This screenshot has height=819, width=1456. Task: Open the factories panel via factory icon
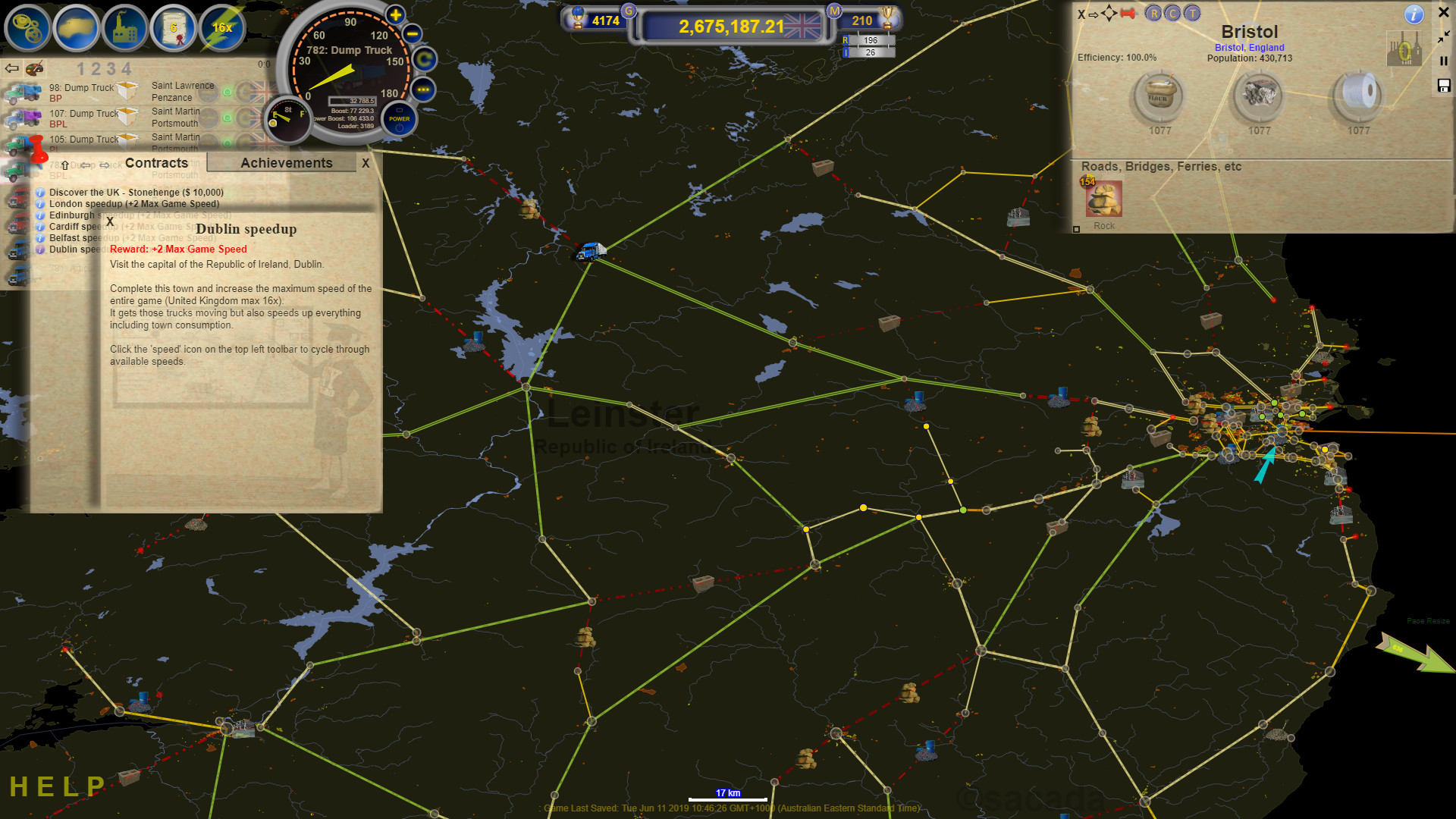point(125,28)
